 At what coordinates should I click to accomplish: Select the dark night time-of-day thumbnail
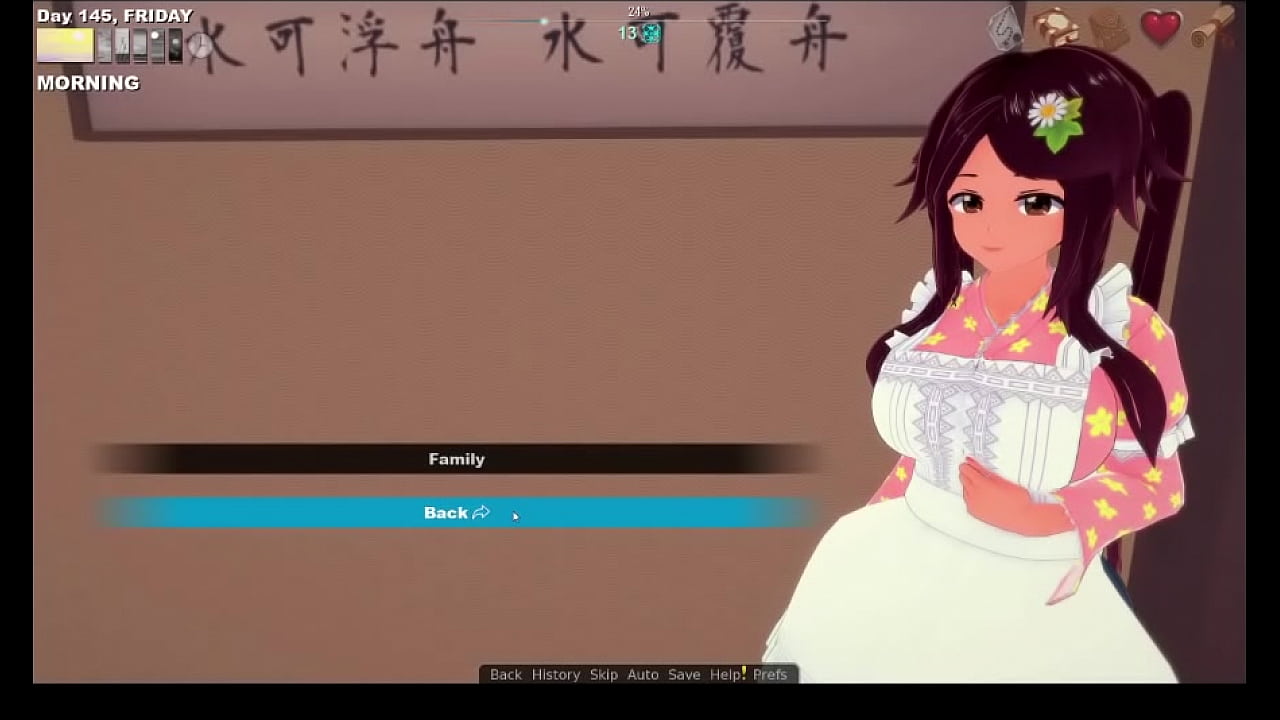[174, 44]
